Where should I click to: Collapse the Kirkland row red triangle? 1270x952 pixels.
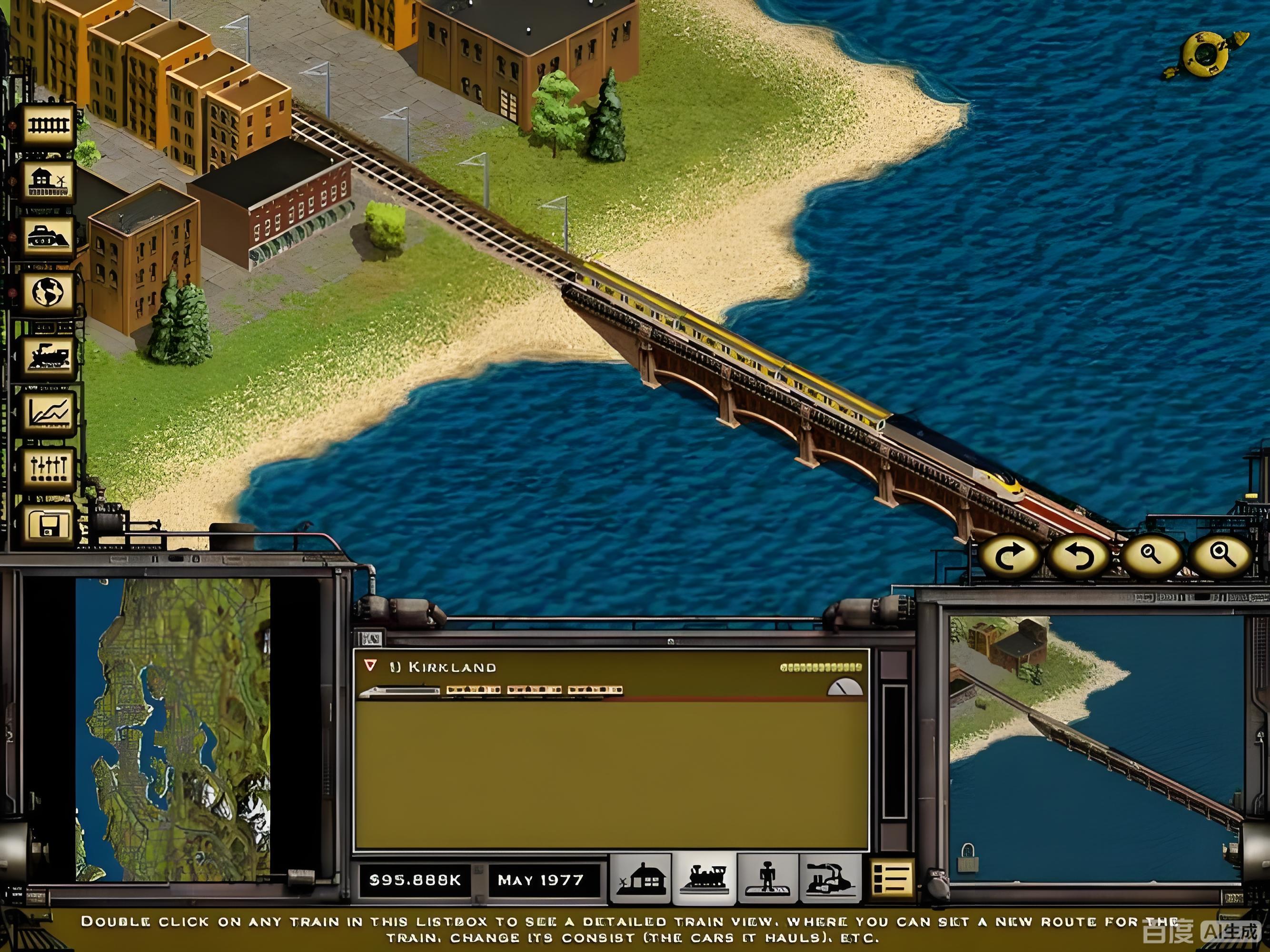coord(370,665)
